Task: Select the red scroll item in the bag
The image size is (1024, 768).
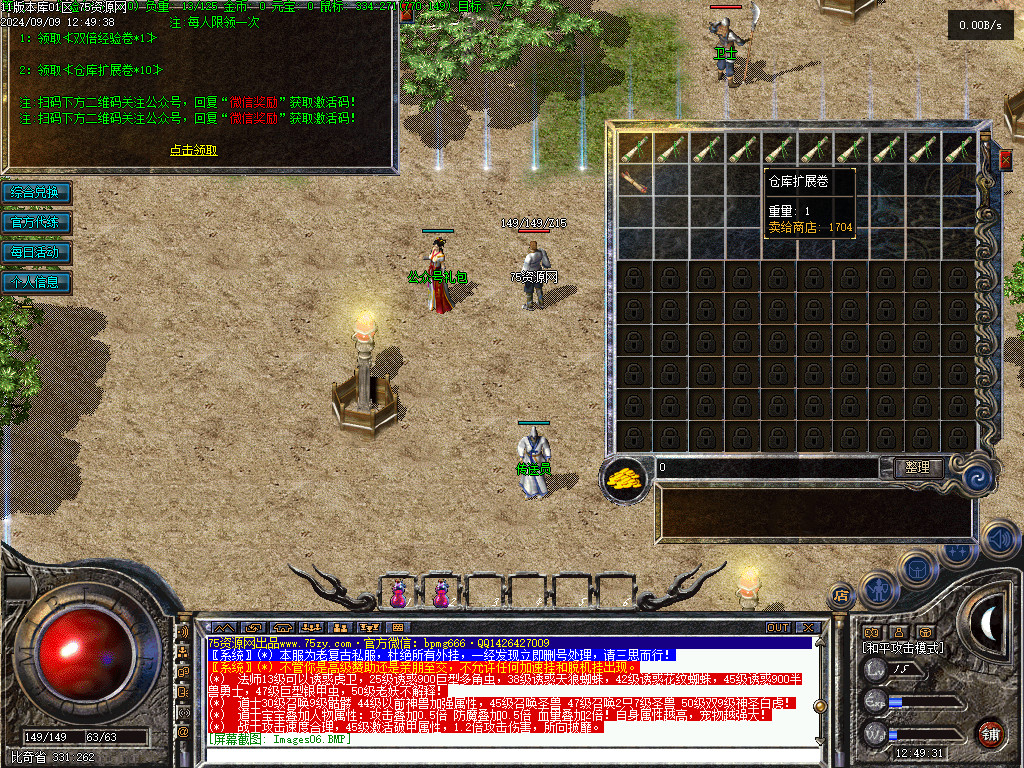Action: [635, 181]
